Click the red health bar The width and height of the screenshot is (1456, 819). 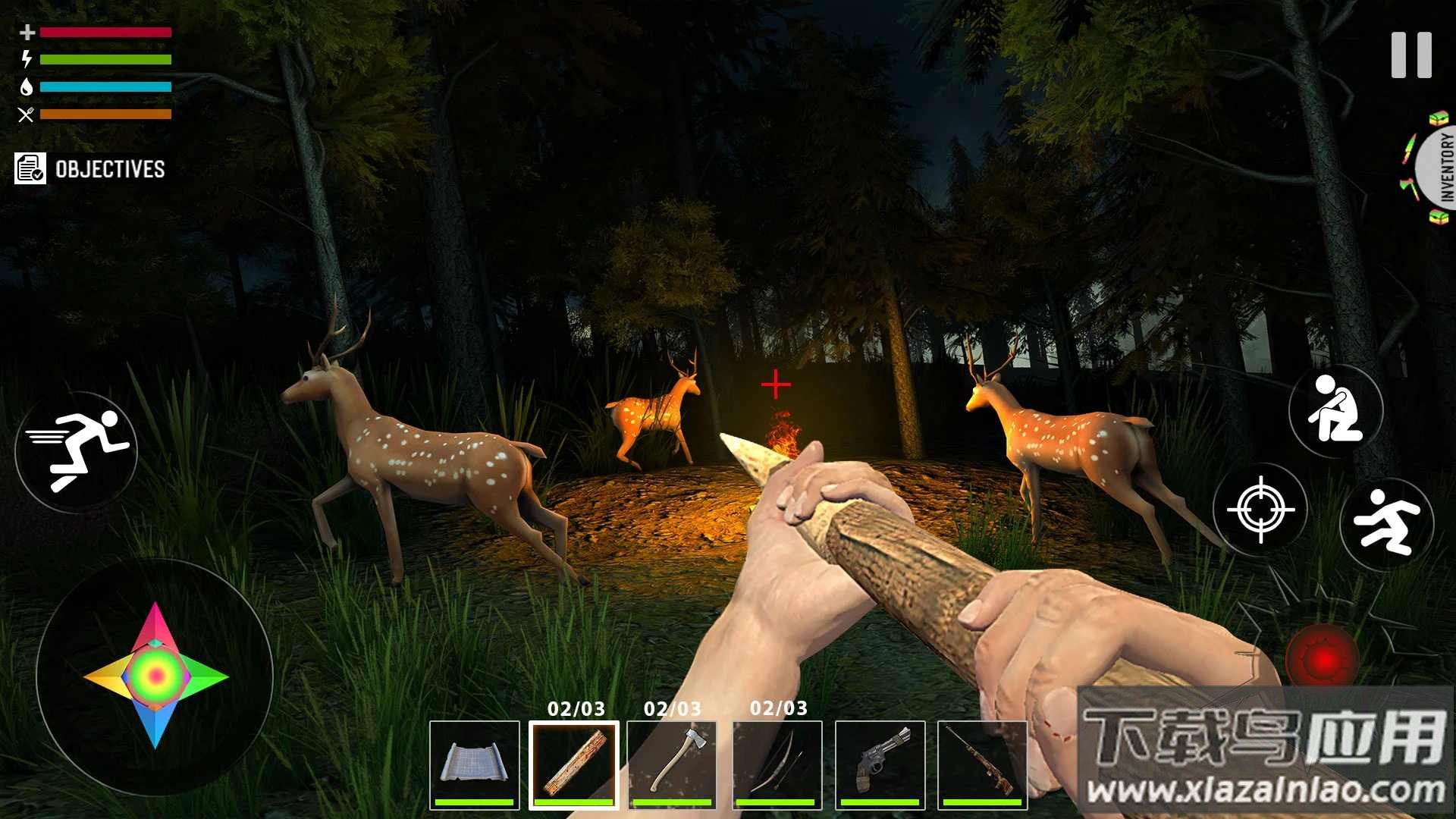click(106, 33)
